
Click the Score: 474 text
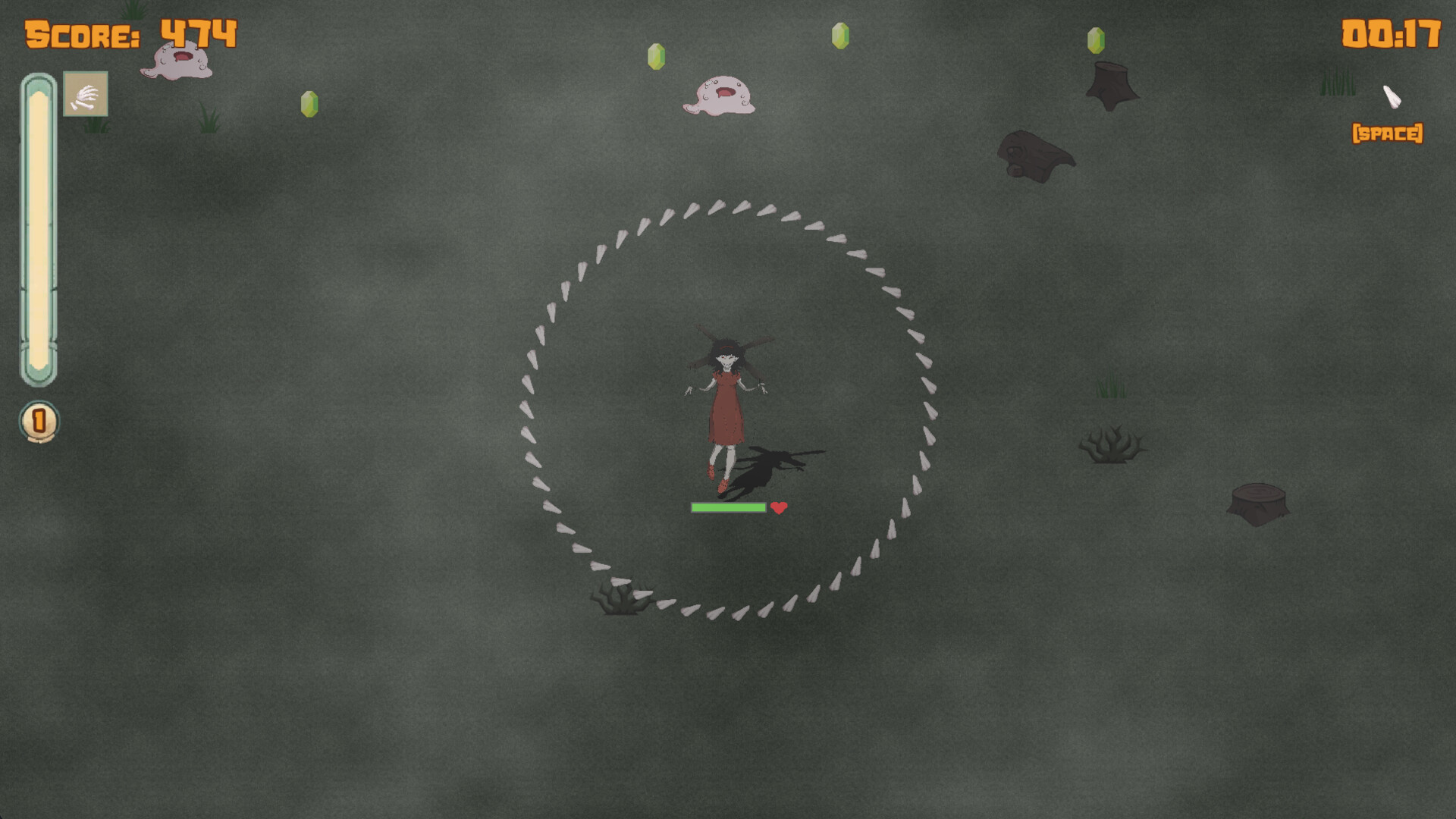click(129, 33)
